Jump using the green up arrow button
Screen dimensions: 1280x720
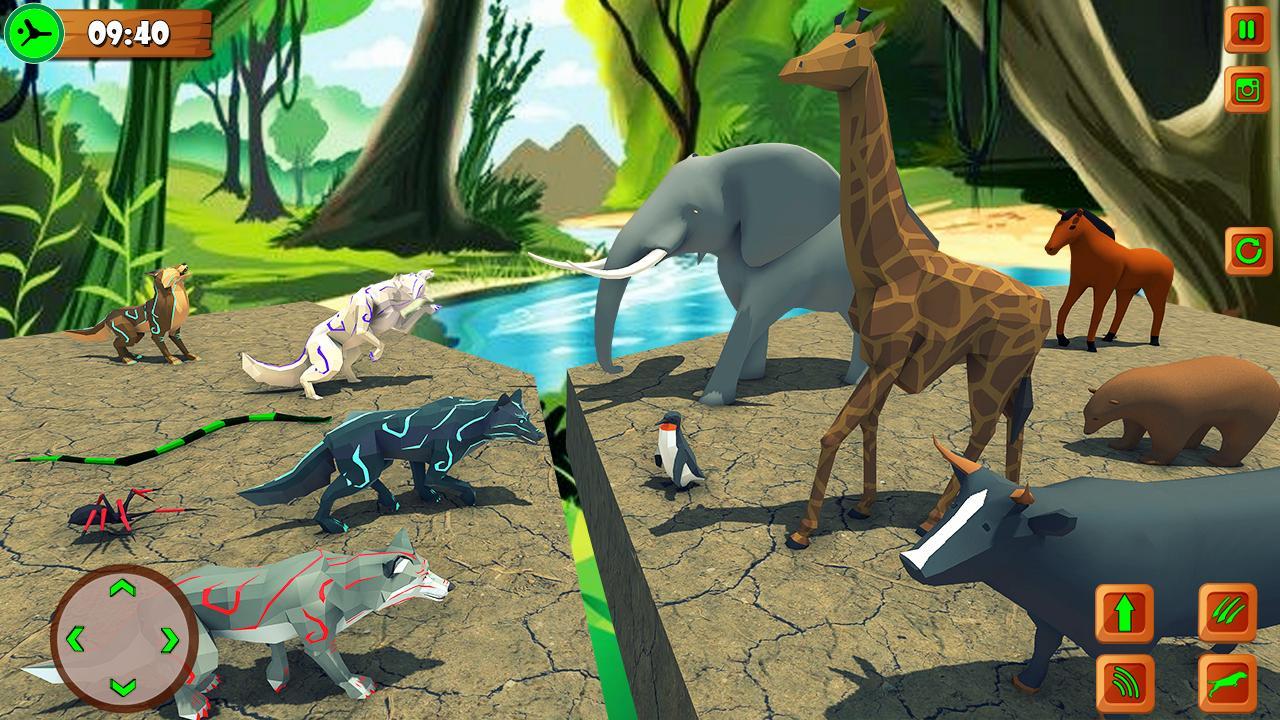tap(1124, 614)
